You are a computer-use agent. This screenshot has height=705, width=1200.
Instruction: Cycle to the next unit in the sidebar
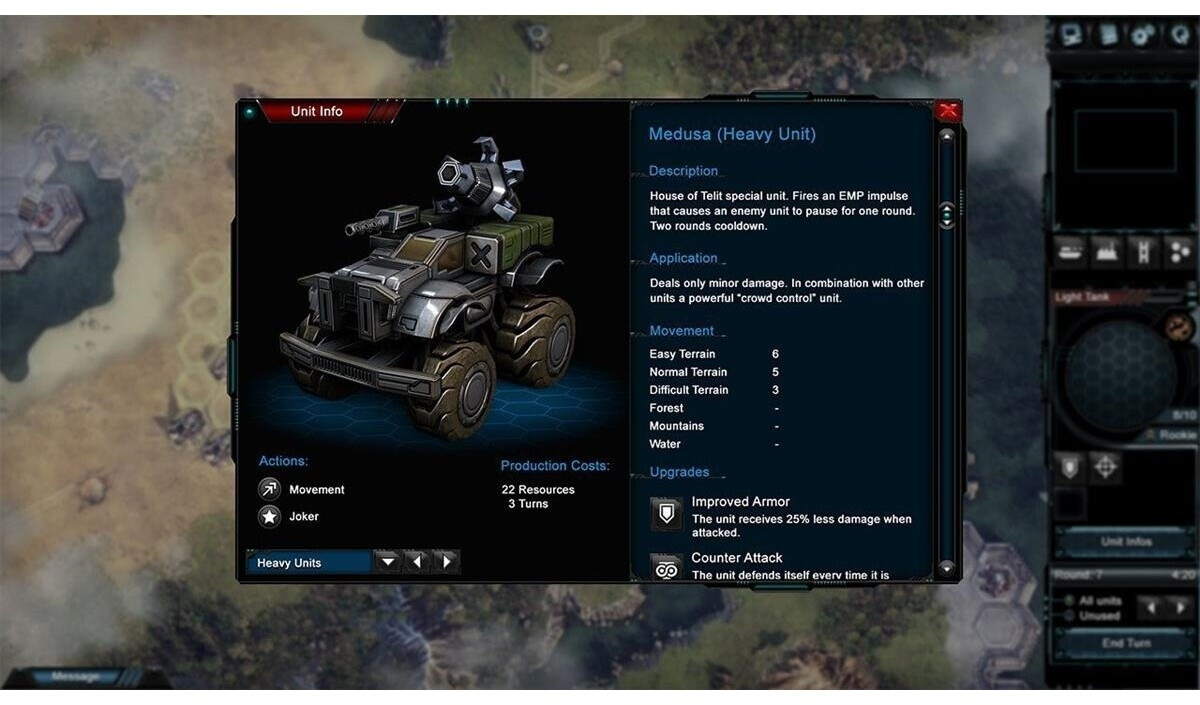(x=1180, y=607)
